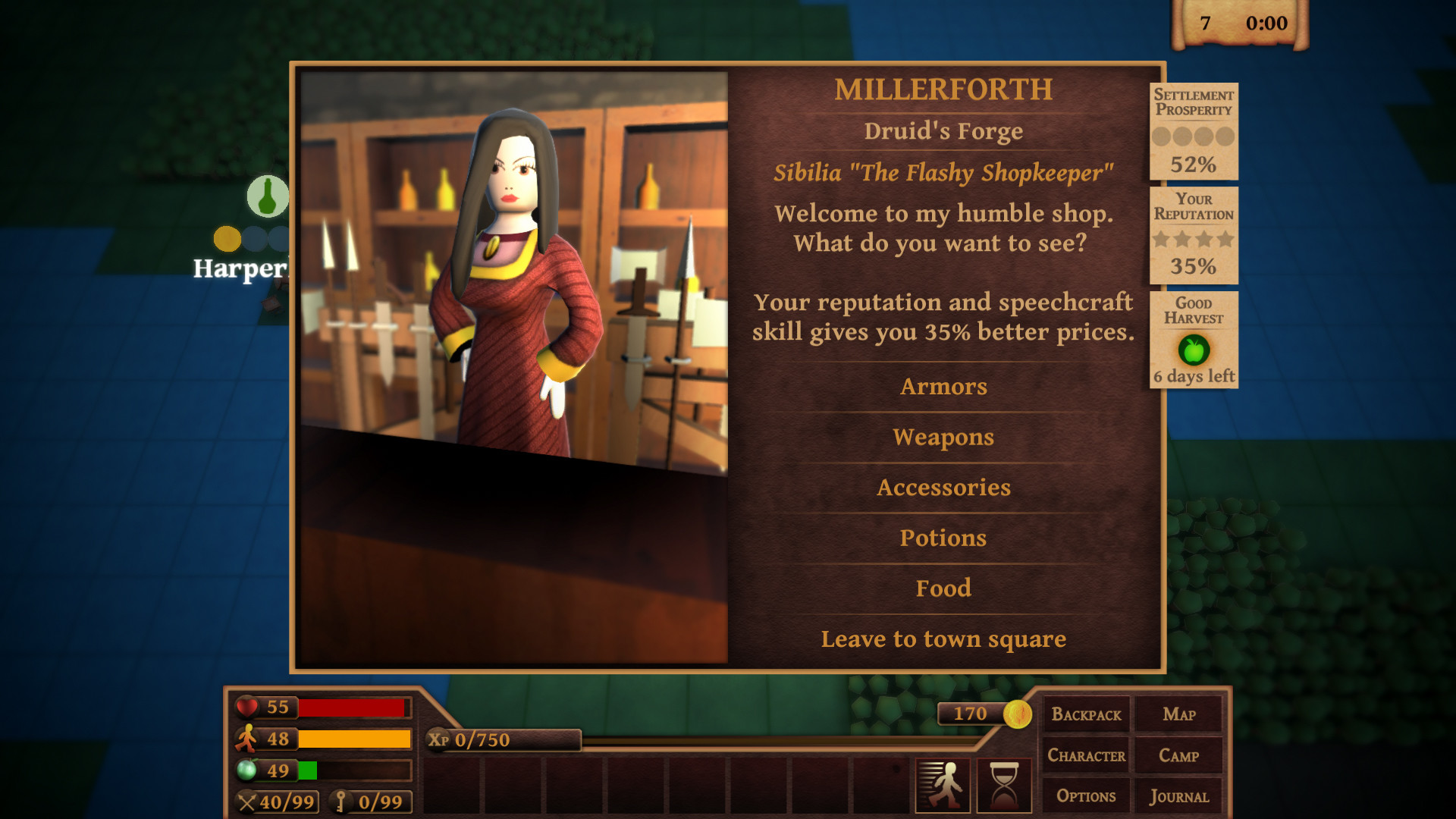Click the Your Reputation panel
The image size is (1456, 819).
1194,235
